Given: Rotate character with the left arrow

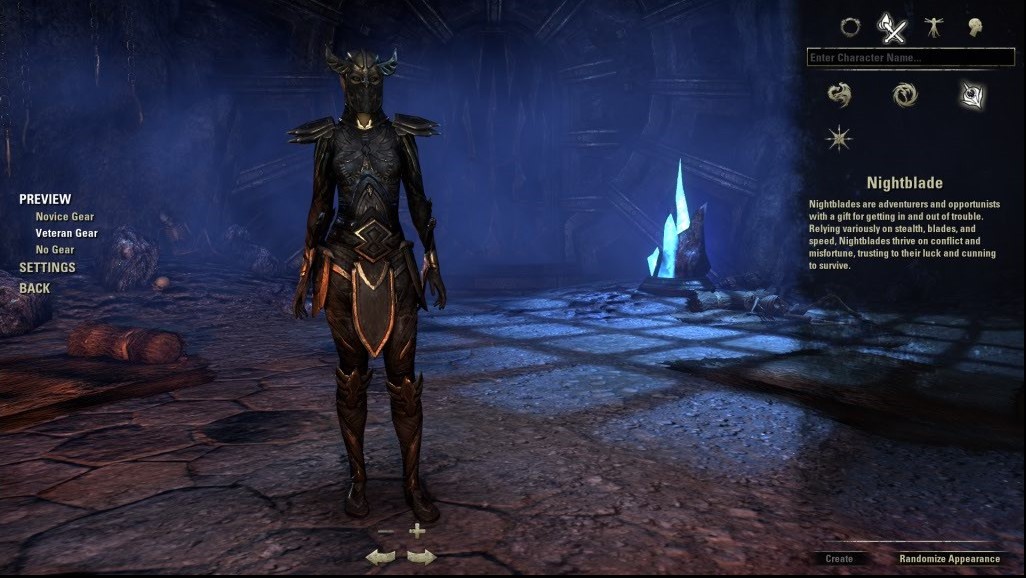Looking at the screenshot, I should tap(380, 557).
